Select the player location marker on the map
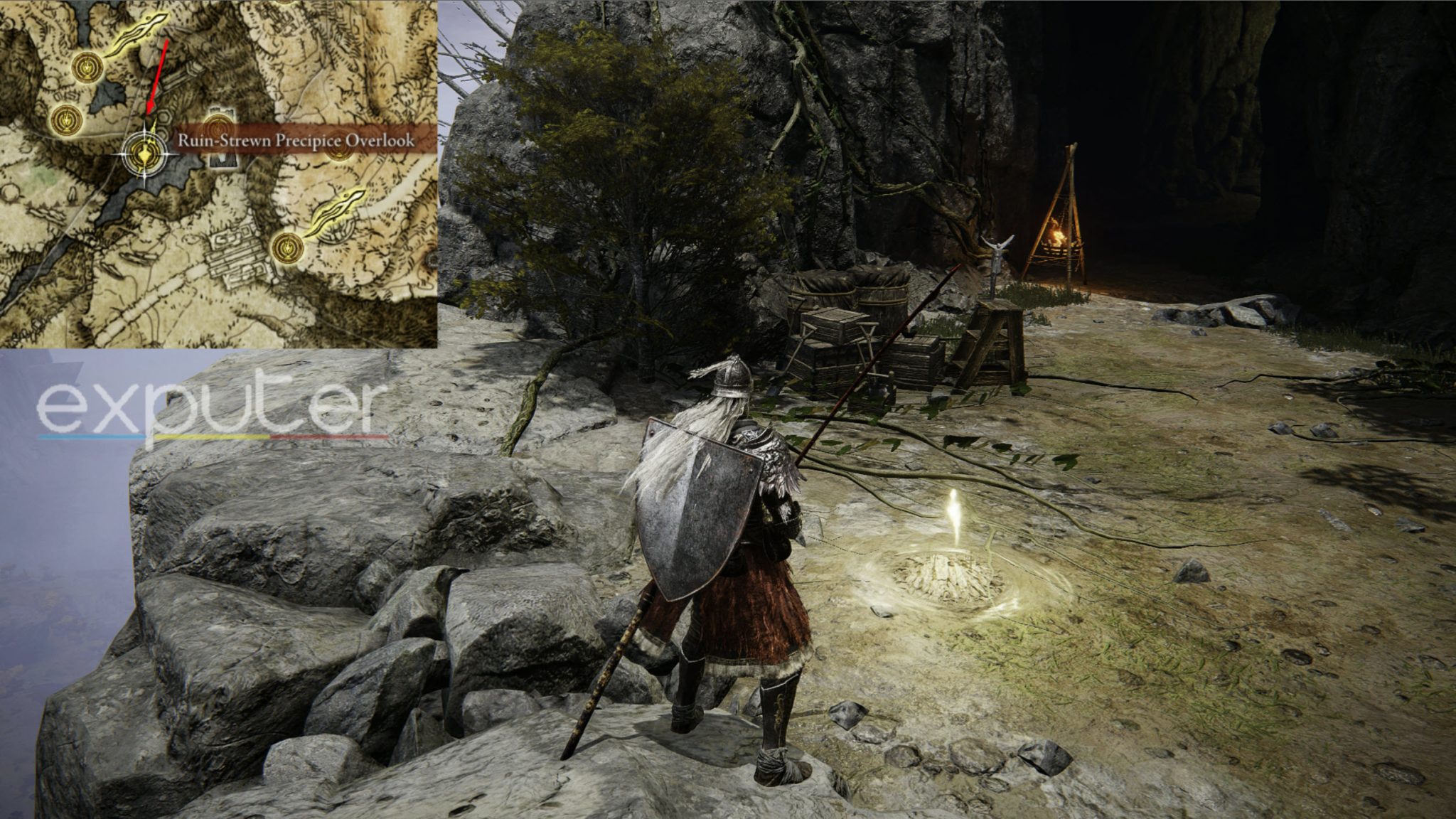Screen dimensions: 1456x819 click(x=144, y=154)
